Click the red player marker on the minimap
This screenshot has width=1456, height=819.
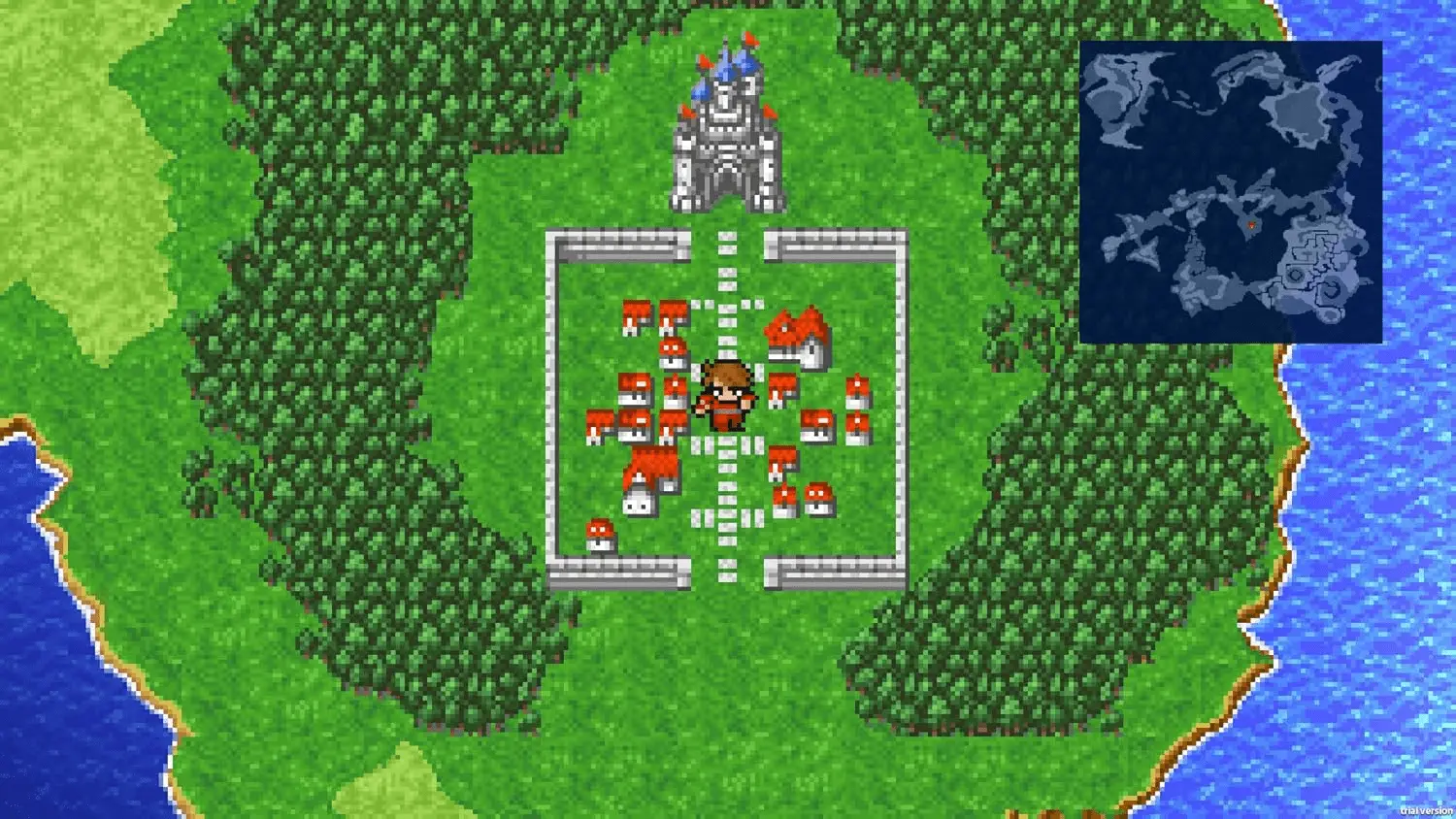pos(1252,224)
